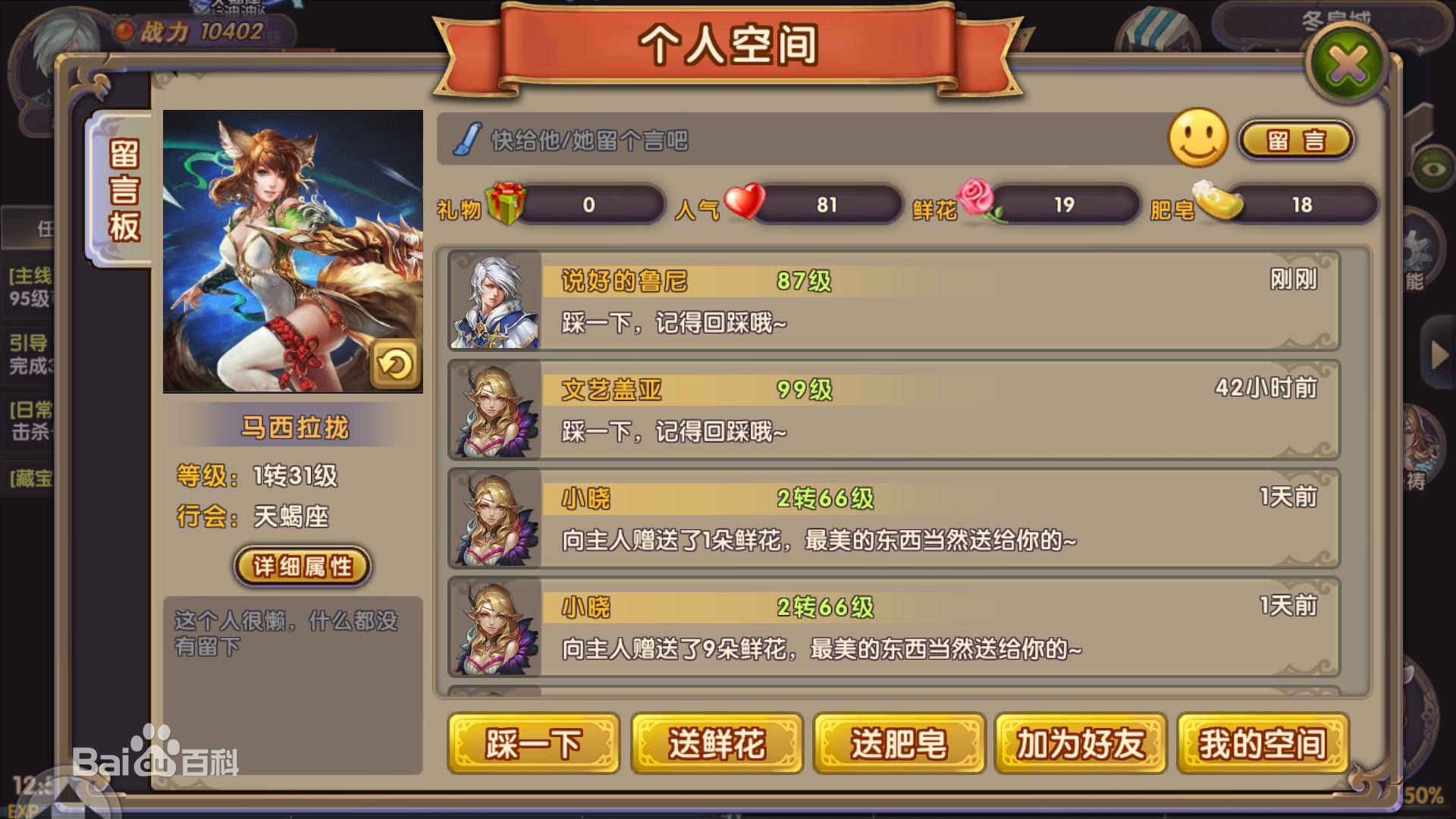
Task: Click the pencil icon in the message field
Action: tap(468, 140)
